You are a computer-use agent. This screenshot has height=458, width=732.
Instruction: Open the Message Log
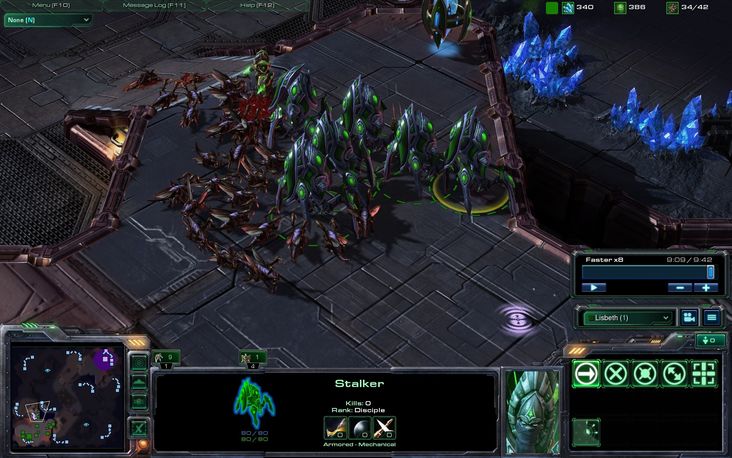[x=152, y=5]
